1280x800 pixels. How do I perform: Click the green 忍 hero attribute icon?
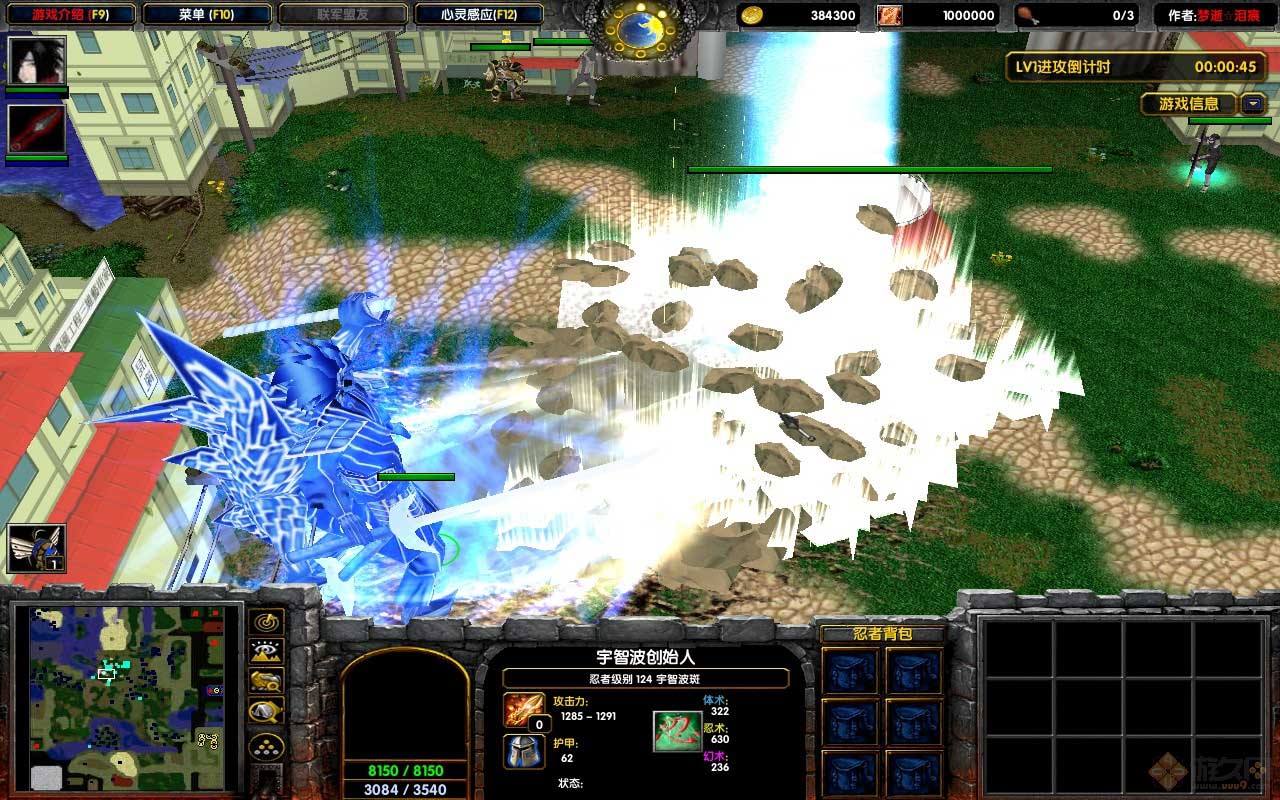677,731
